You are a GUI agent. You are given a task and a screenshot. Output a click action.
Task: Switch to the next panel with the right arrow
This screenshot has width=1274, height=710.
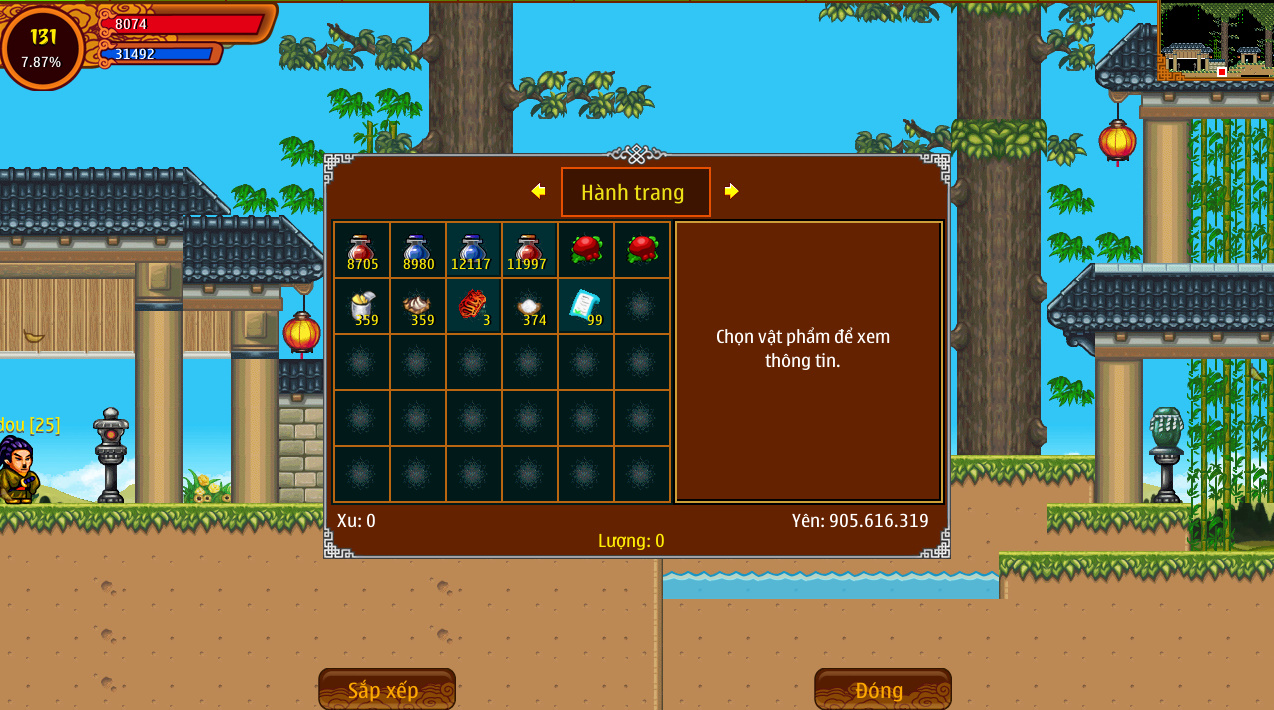tap(731, 191)
